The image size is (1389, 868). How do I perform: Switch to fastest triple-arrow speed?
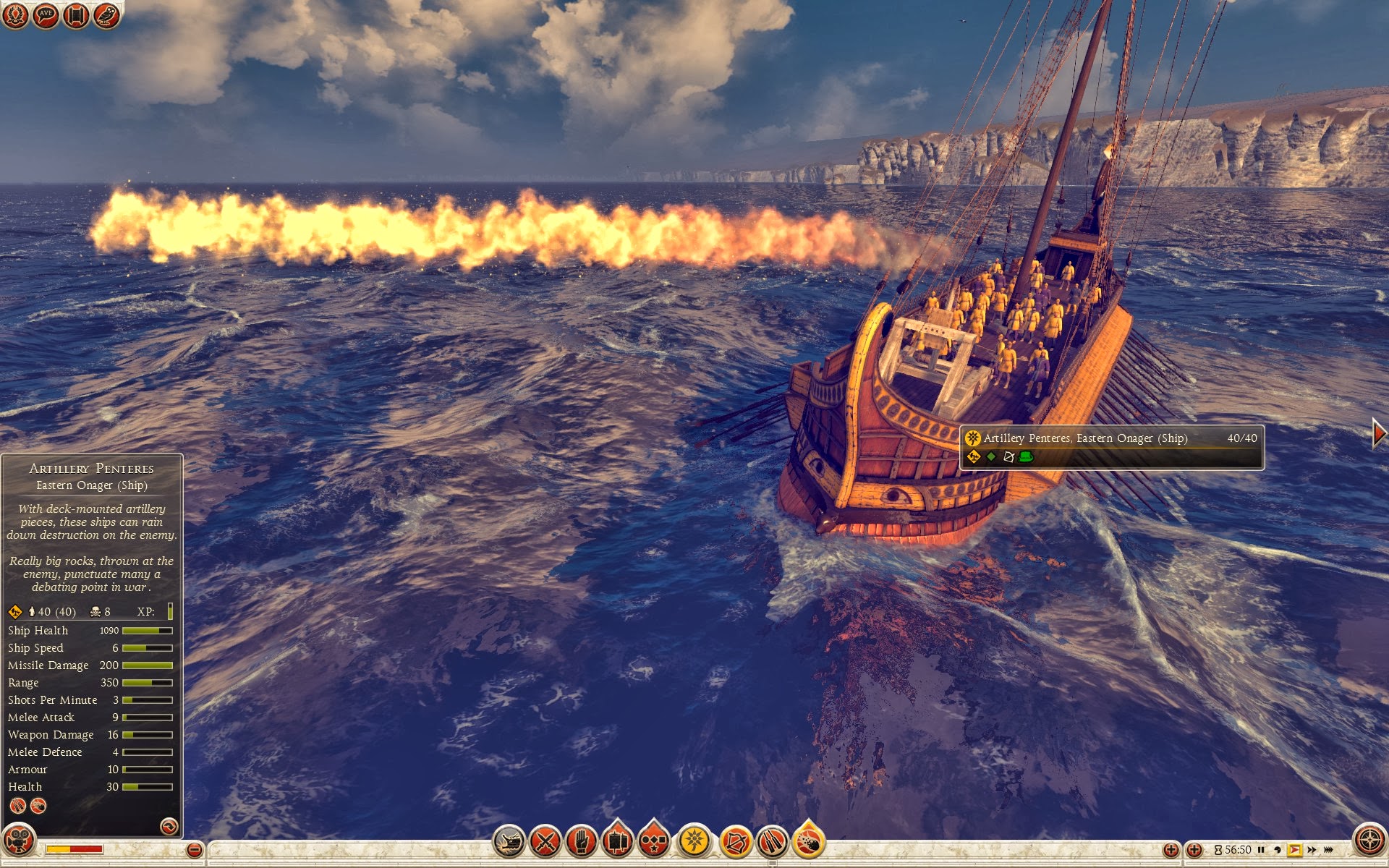[x=1329, y=850]
